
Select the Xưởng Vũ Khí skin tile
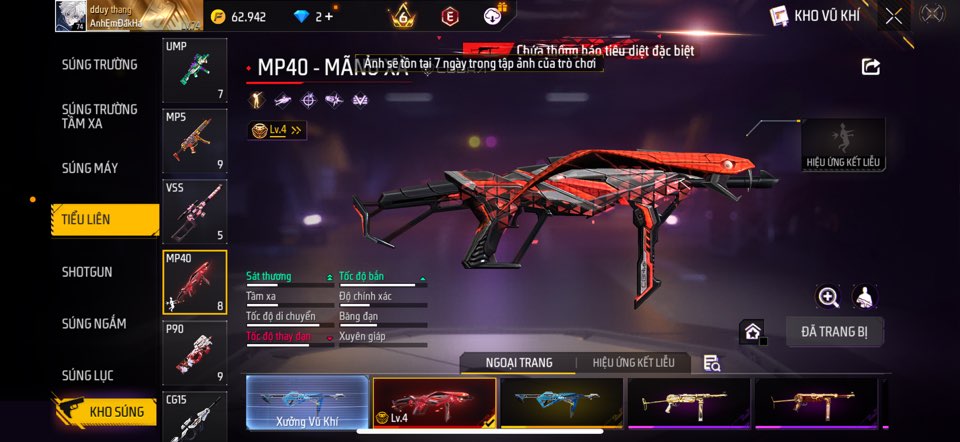(x=307, y=403)
